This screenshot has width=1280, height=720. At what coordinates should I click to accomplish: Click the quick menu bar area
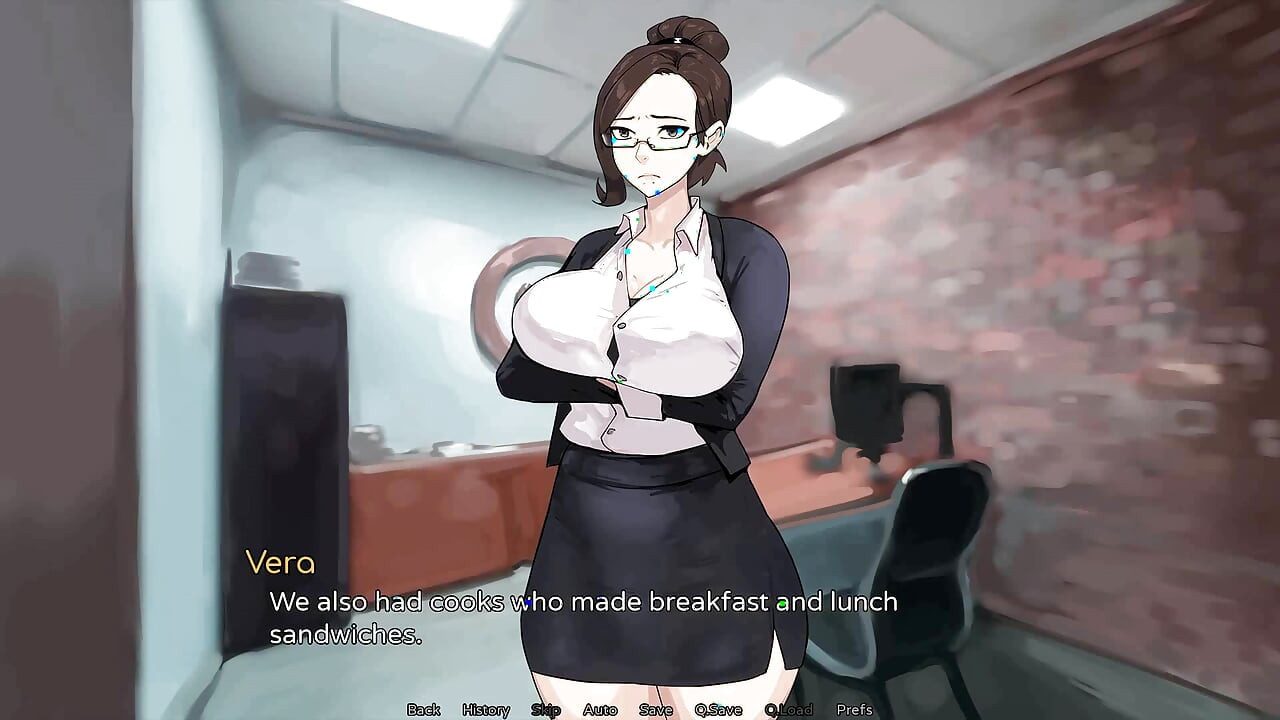[640, 709]
